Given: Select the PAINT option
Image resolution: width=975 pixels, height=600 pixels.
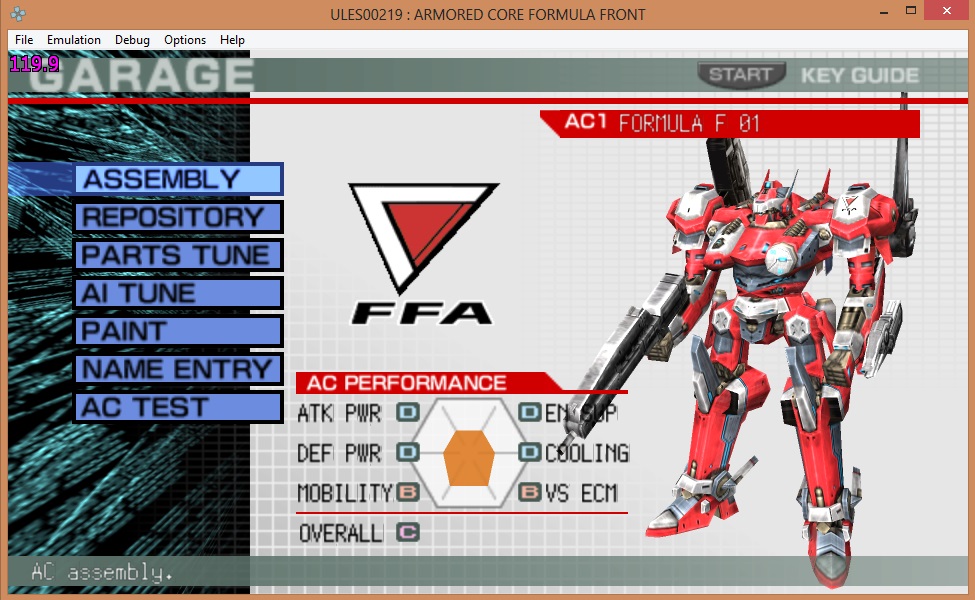Looking at the screenshot, I should 178,331.
